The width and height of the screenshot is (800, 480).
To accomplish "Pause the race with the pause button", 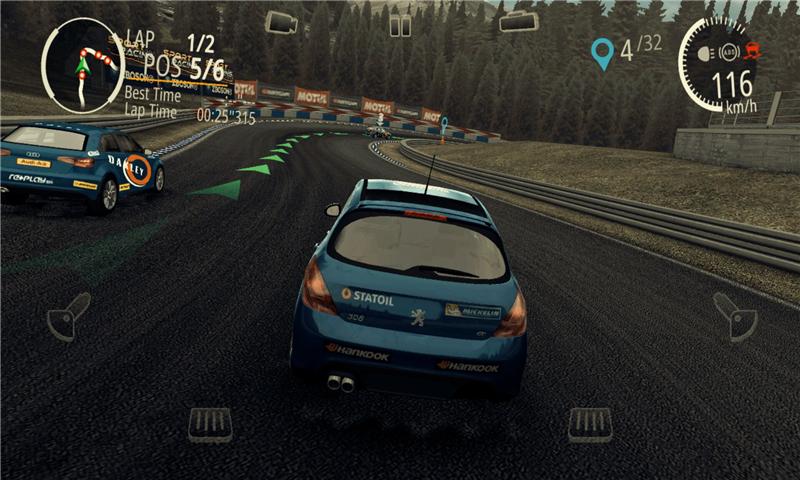I will [400, 25].
